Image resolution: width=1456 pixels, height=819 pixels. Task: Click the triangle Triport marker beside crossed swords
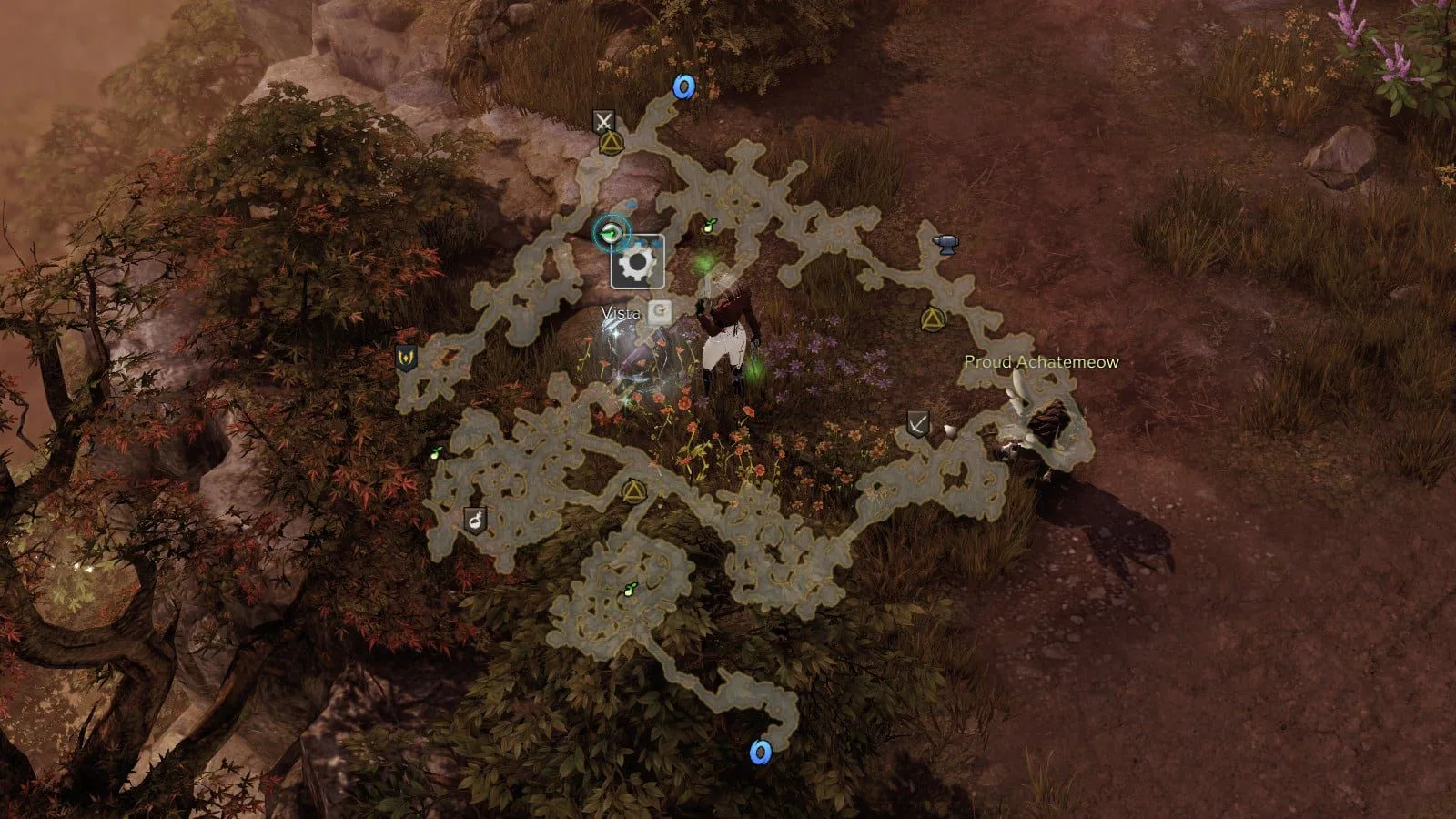tap(610, 143)
